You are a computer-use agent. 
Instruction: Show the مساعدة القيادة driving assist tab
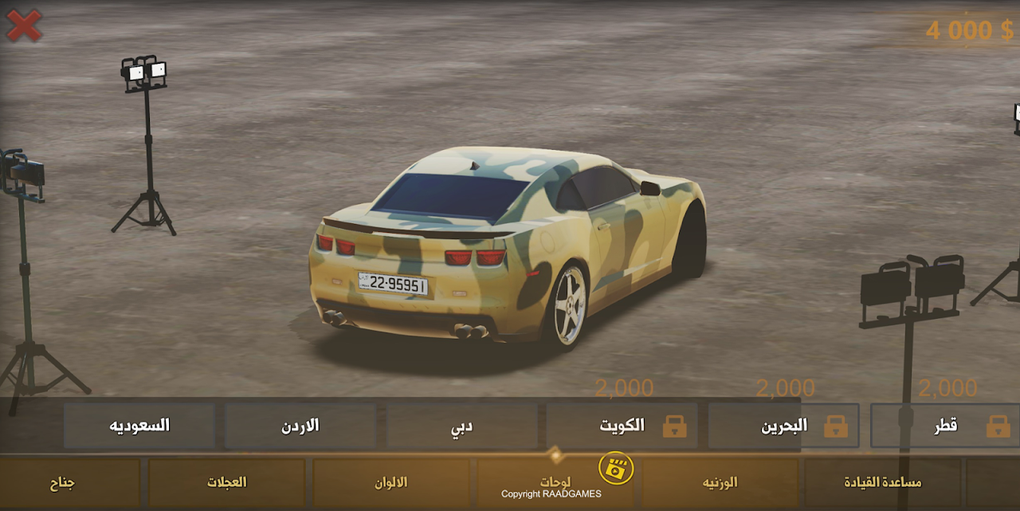click(x=882, y=483)
